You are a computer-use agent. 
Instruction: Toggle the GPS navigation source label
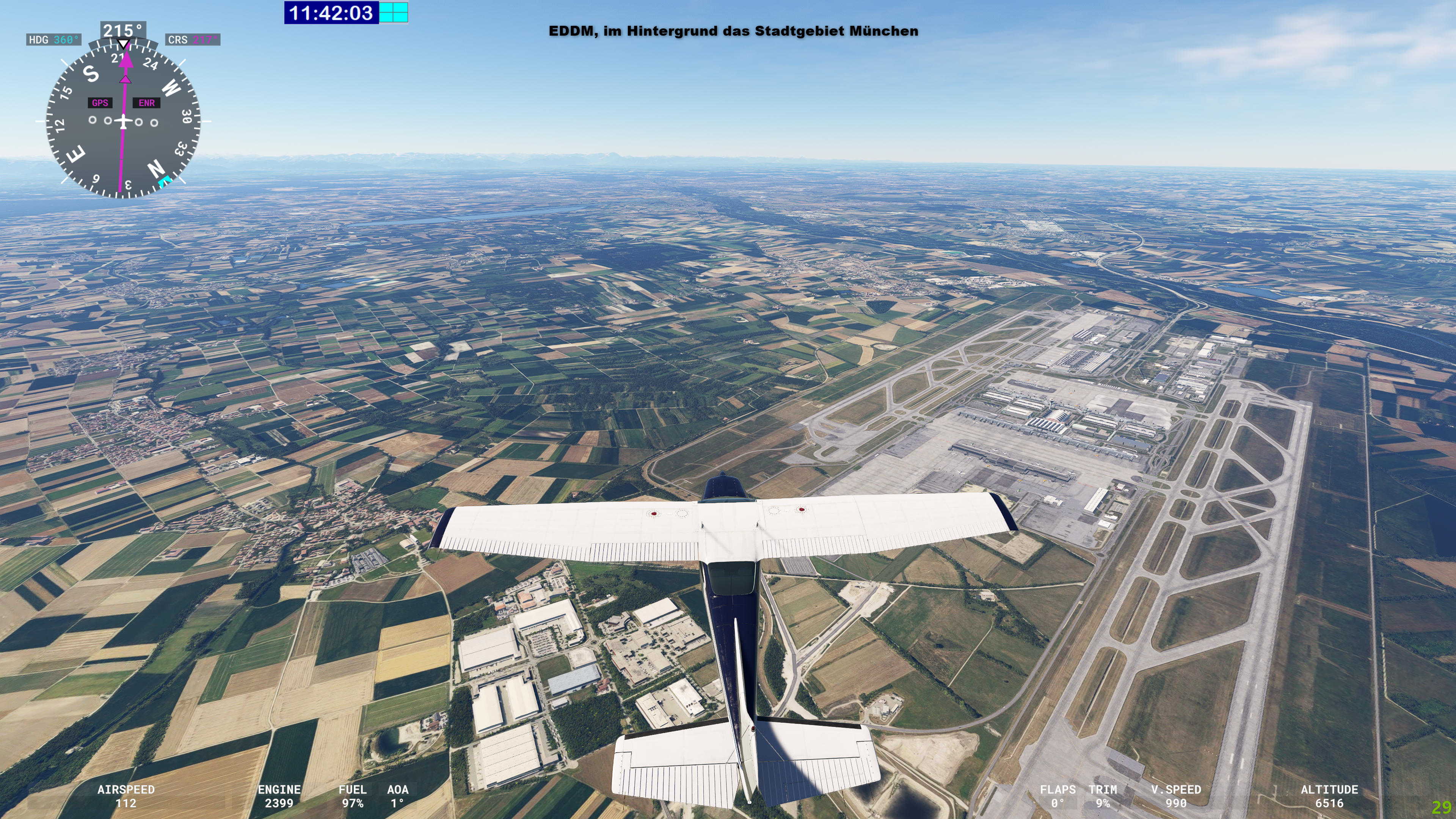(x=100, y=103)
